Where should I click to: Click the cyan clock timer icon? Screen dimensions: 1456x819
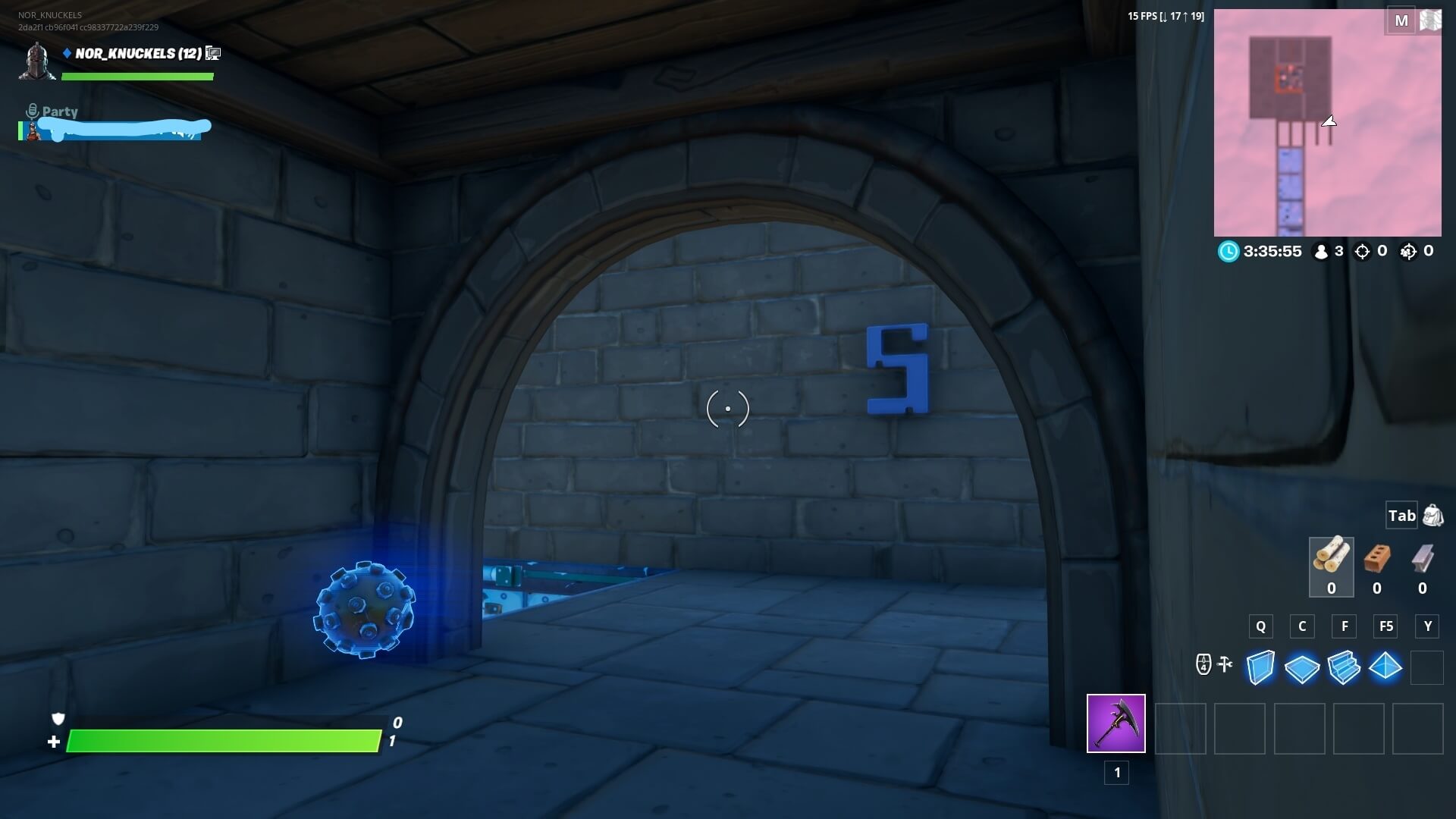[1229, 251]
